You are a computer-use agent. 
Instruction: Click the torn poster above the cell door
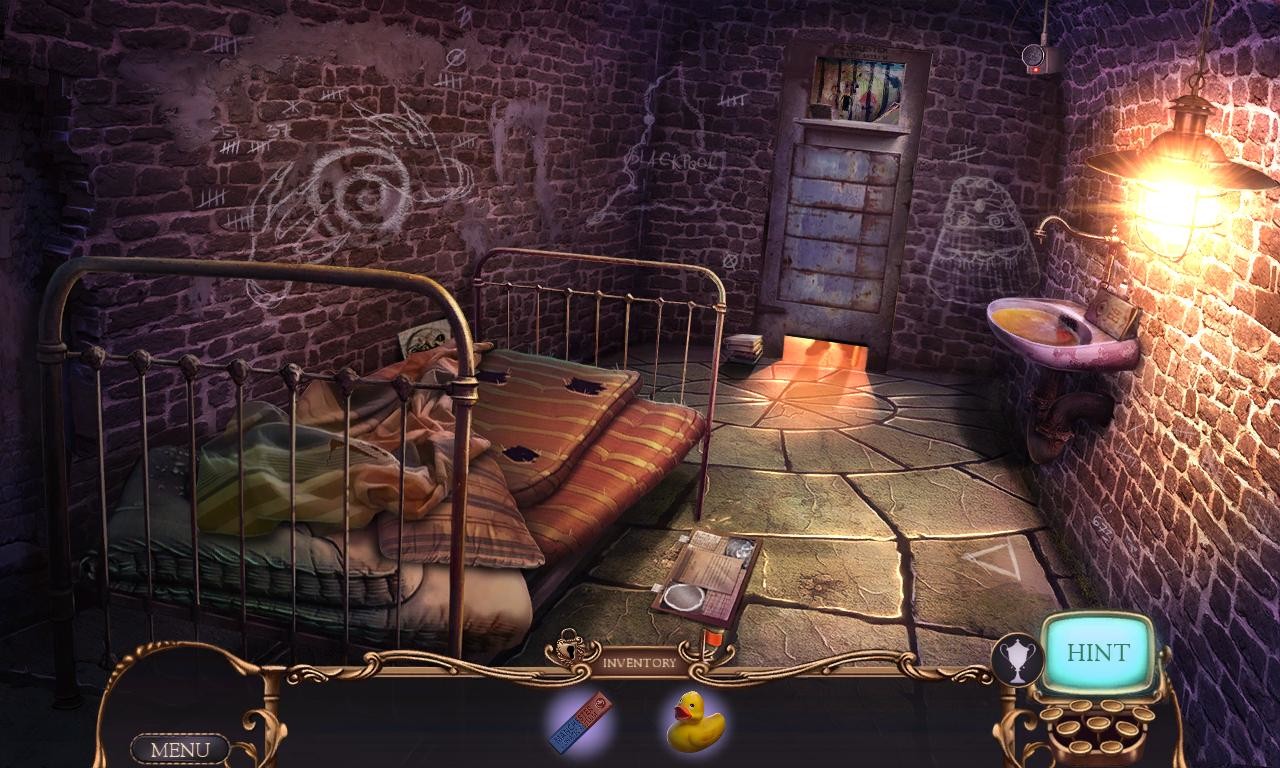(x=858, y=84)
